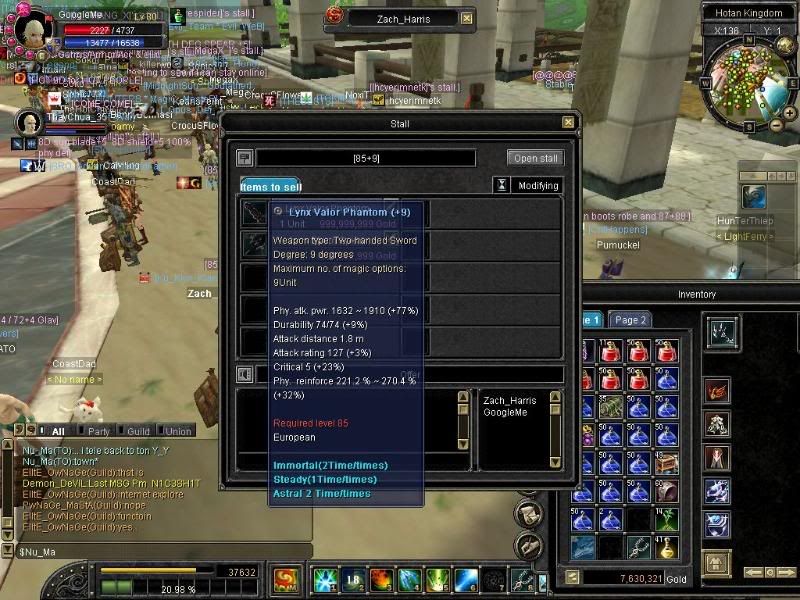Click the Open stall button
Viewport: 800px width, 600px height.
tap(537, 158)
